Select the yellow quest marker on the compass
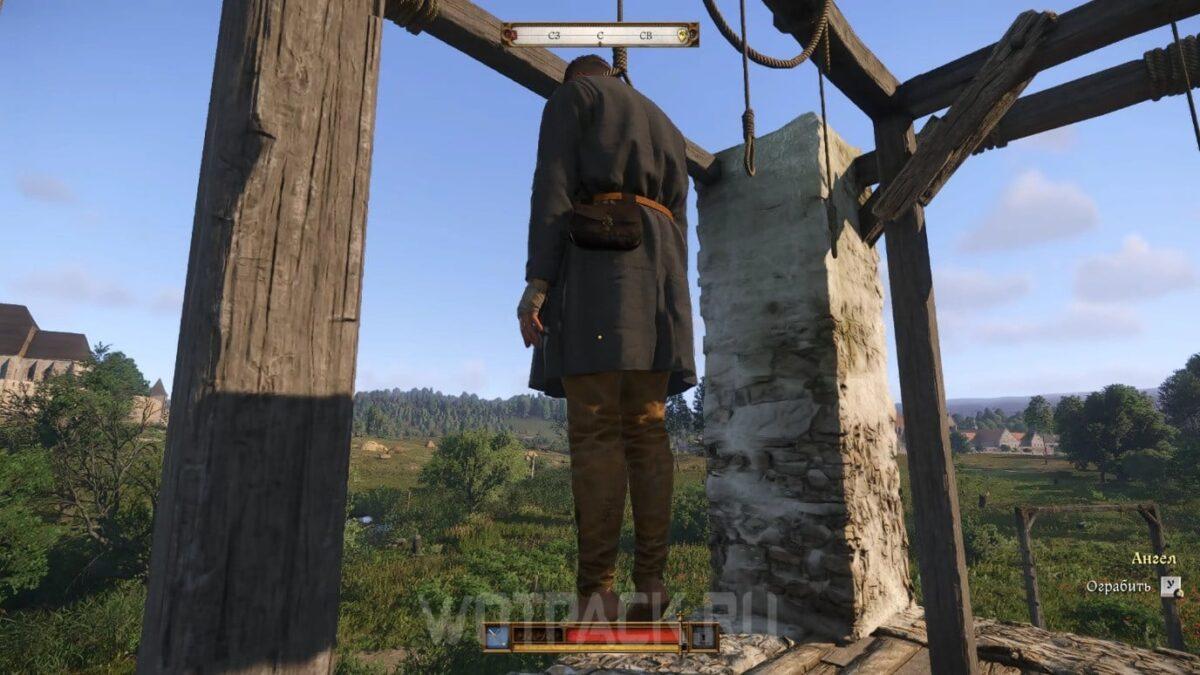Image resolution: width=1200 pixels, height=675 pixels. [x=684, y=35]
